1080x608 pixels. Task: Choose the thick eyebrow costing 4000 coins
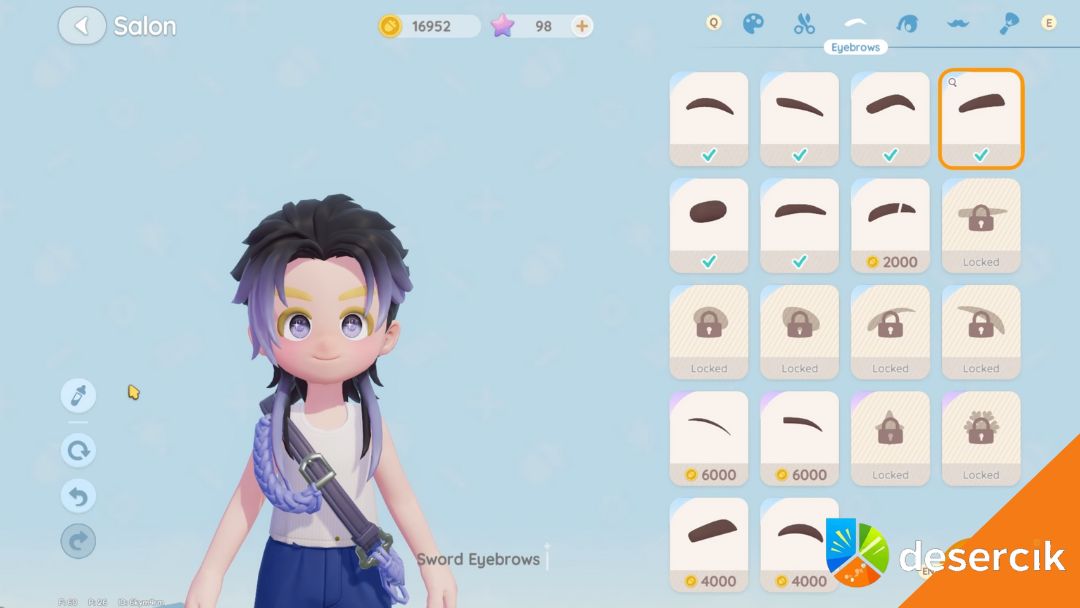(709, 544)
